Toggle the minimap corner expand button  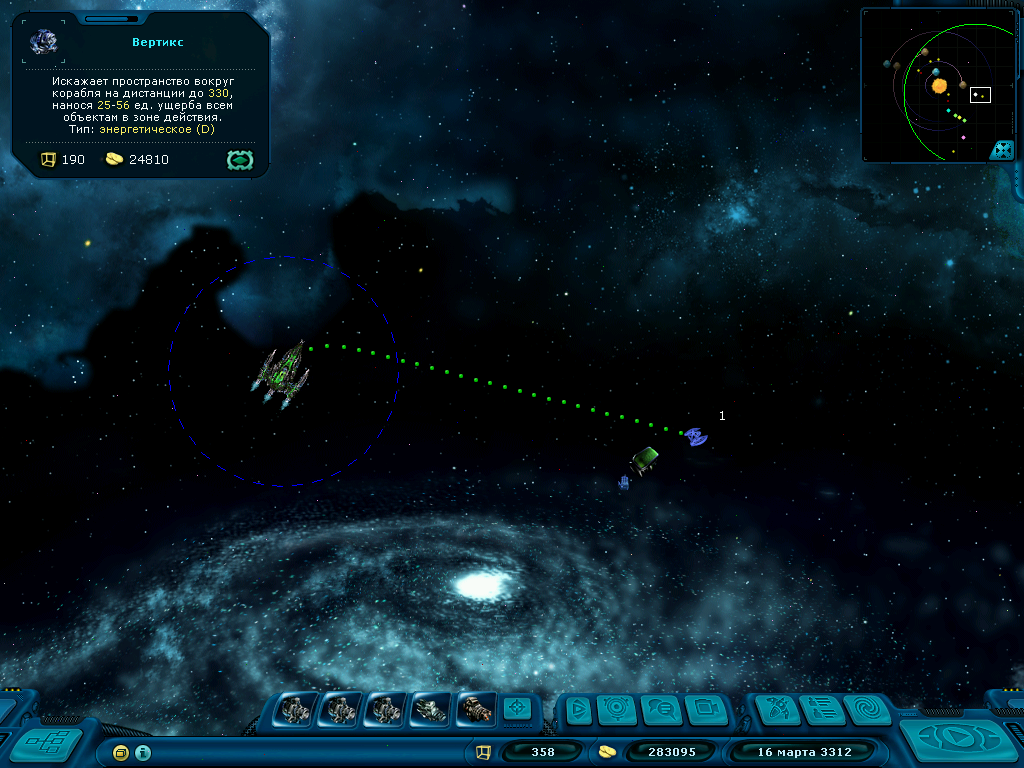click(x=1001, y=150)
